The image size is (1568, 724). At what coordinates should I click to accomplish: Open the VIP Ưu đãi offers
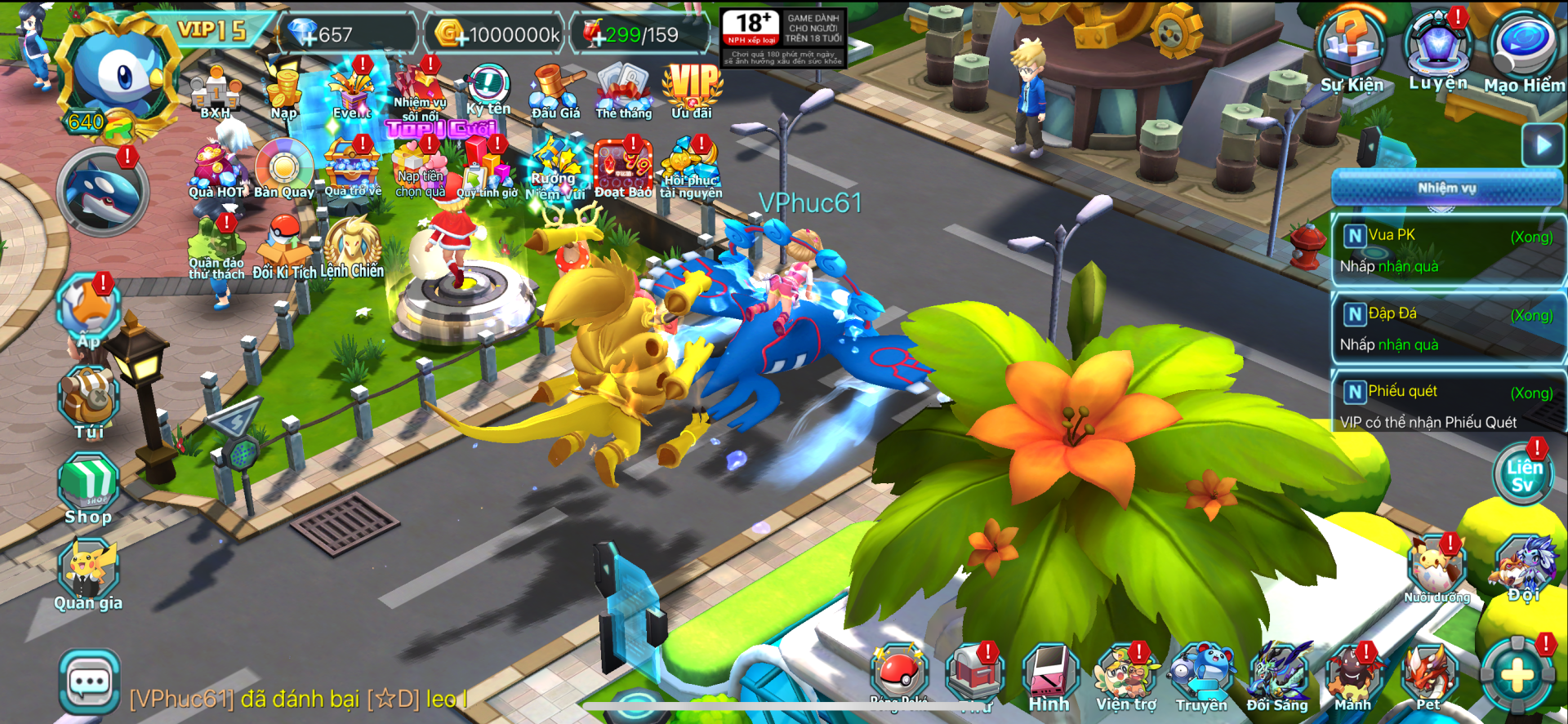tap(693, 90)
